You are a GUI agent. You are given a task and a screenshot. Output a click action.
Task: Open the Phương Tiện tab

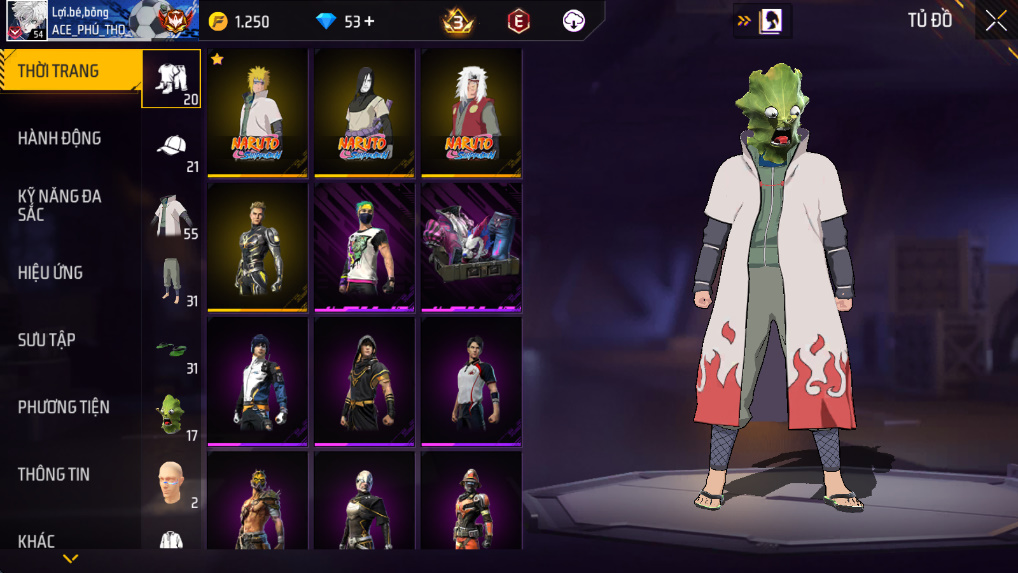point(64,407)
